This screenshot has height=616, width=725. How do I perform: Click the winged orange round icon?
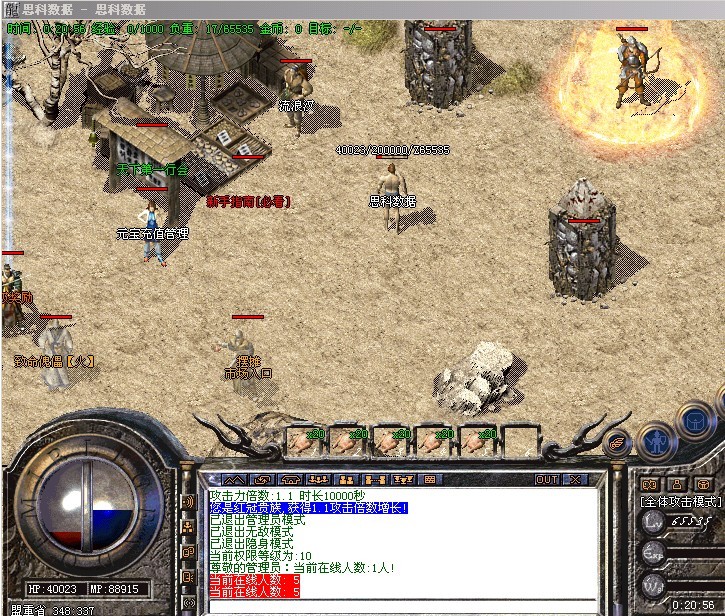click(617, 441)
